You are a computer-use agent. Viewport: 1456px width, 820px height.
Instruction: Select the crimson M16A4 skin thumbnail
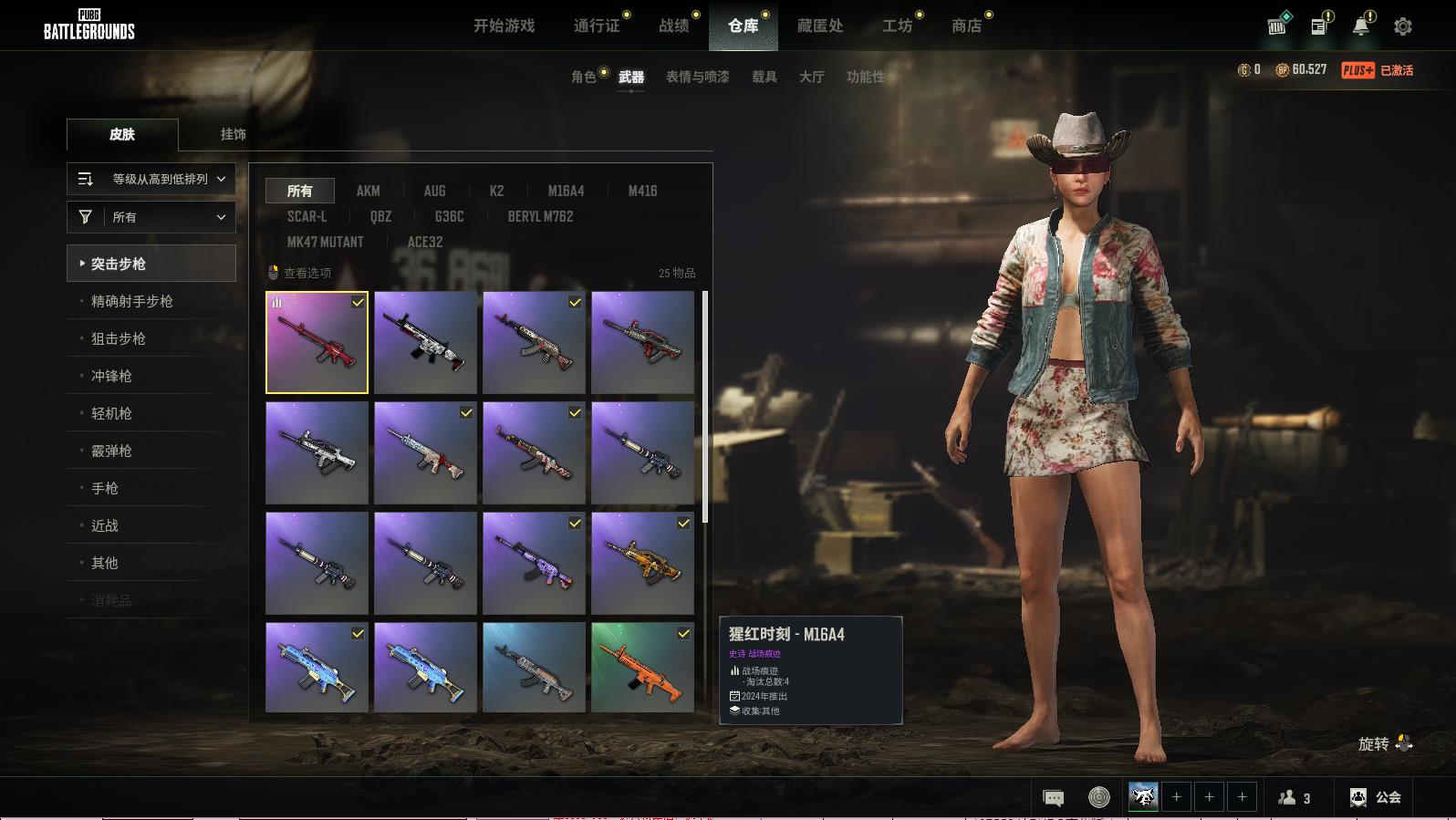coord(317,343)
